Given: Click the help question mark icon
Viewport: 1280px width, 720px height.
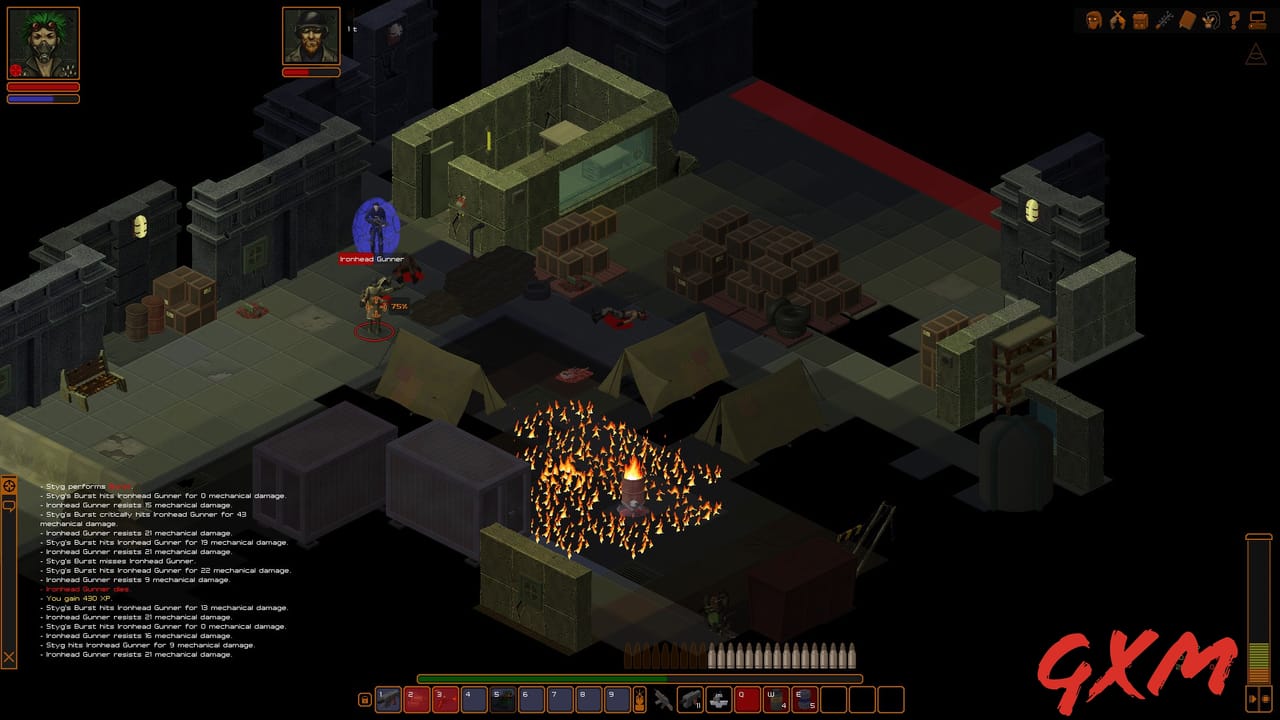Looking at the screenshot, I should click(x=1233, y=20).
